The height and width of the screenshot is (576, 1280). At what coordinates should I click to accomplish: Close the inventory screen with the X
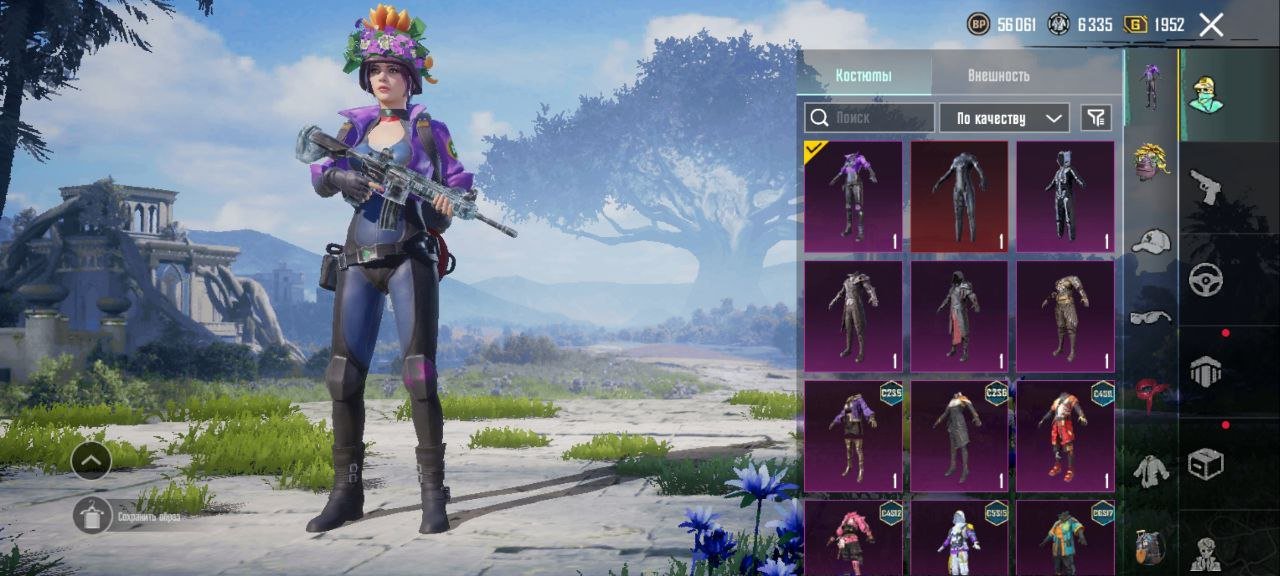pyautogui.click(x=1211, y=26)
